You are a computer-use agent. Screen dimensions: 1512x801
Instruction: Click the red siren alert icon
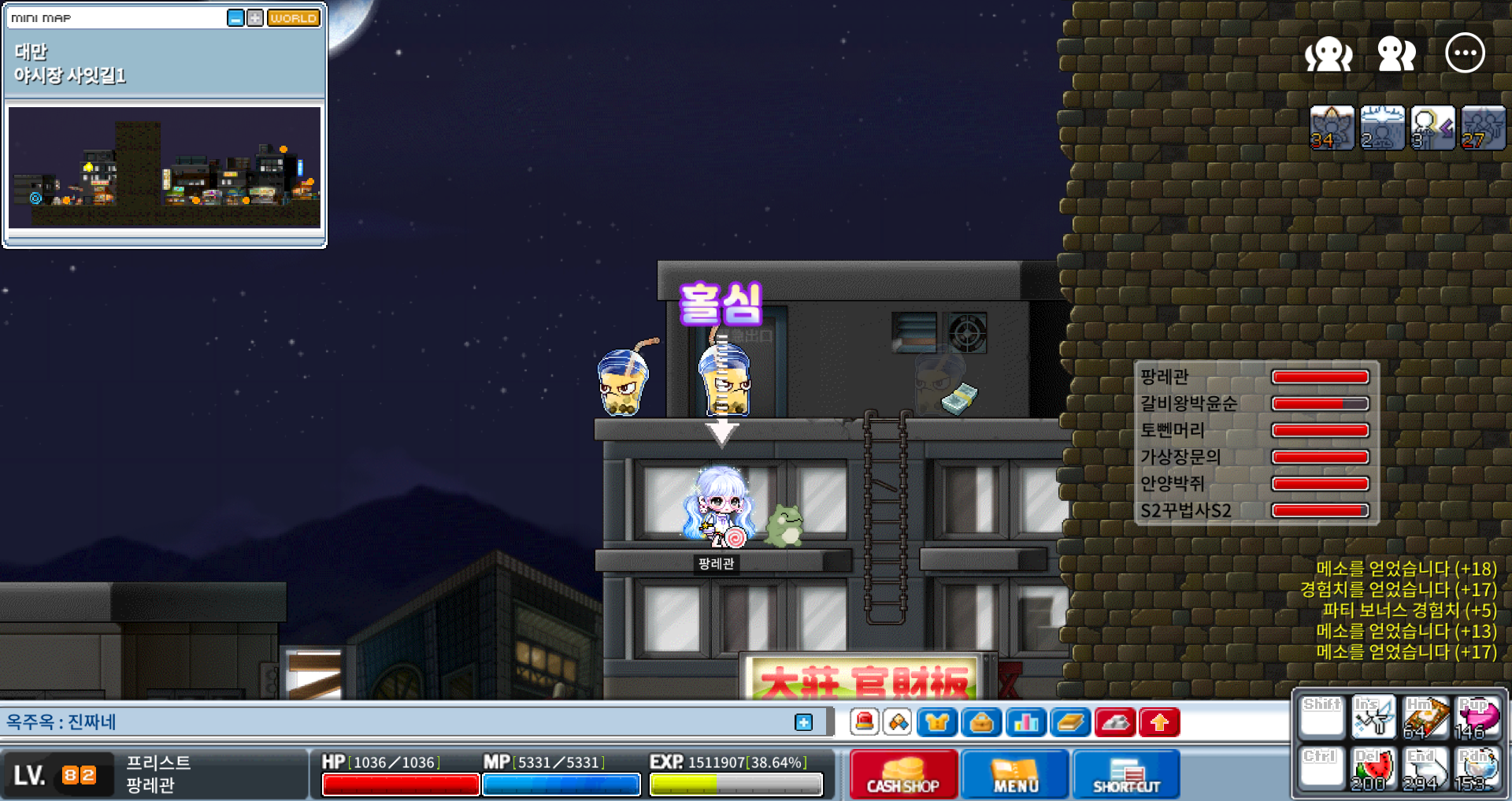865,722
